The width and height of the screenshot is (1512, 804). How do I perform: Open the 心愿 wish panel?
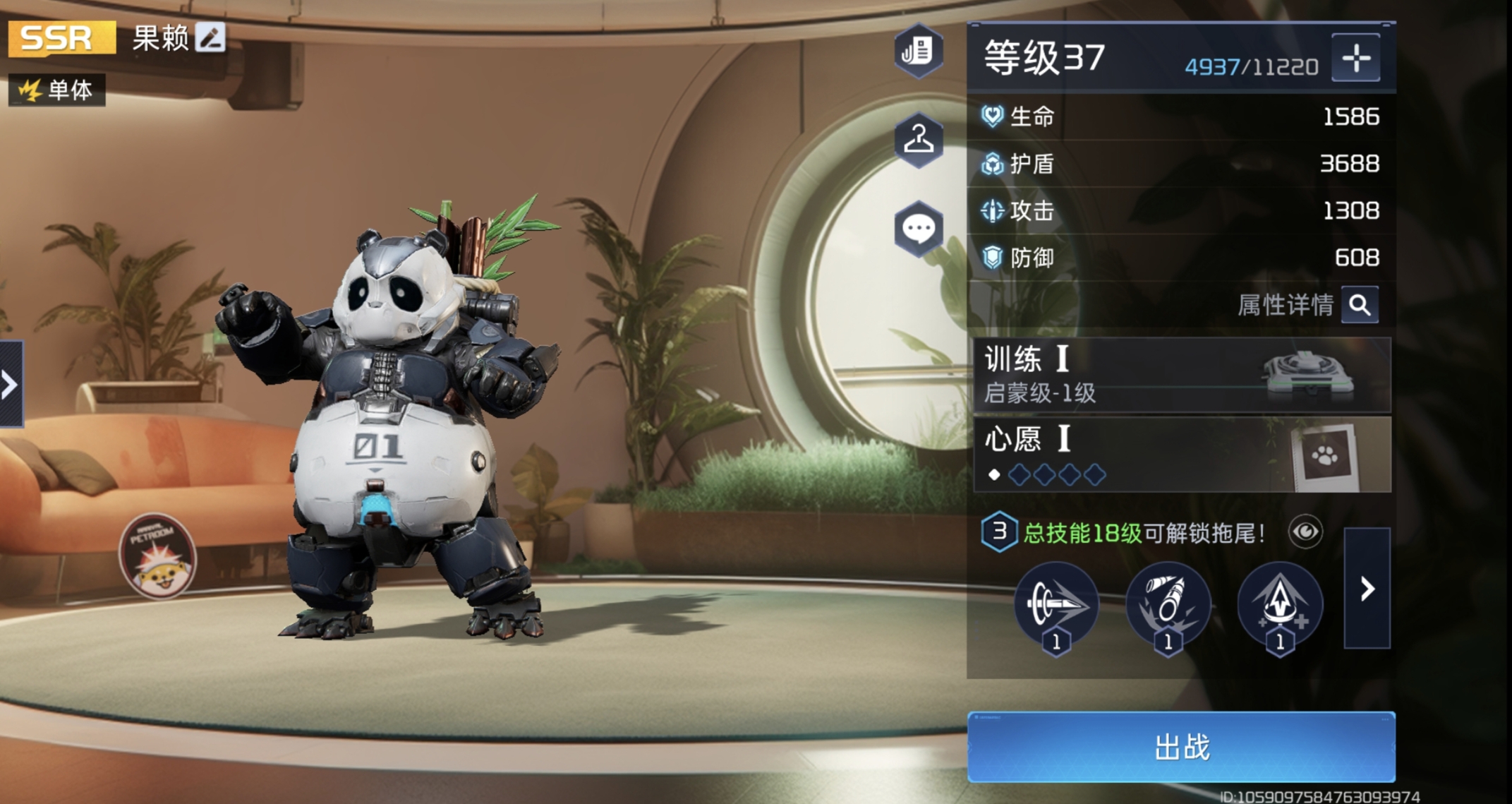[x=1181, y=454]
